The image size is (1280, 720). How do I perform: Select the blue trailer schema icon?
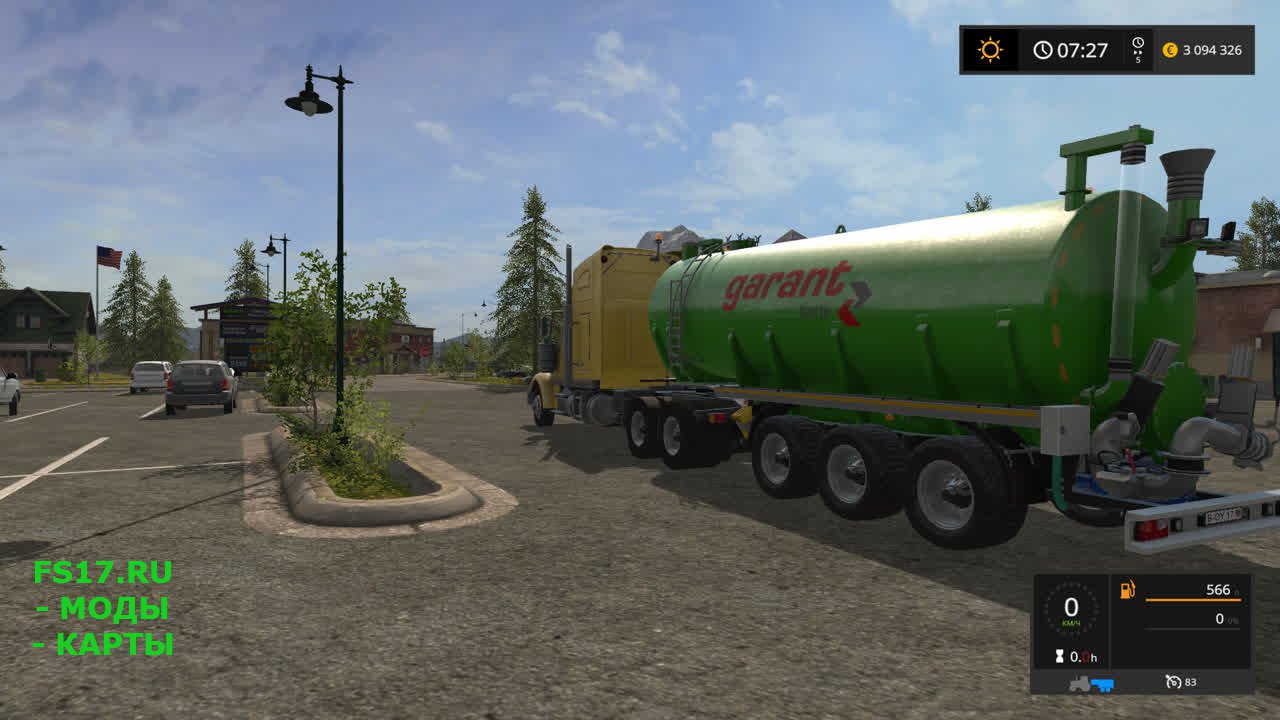click(x=1102, y=684)
